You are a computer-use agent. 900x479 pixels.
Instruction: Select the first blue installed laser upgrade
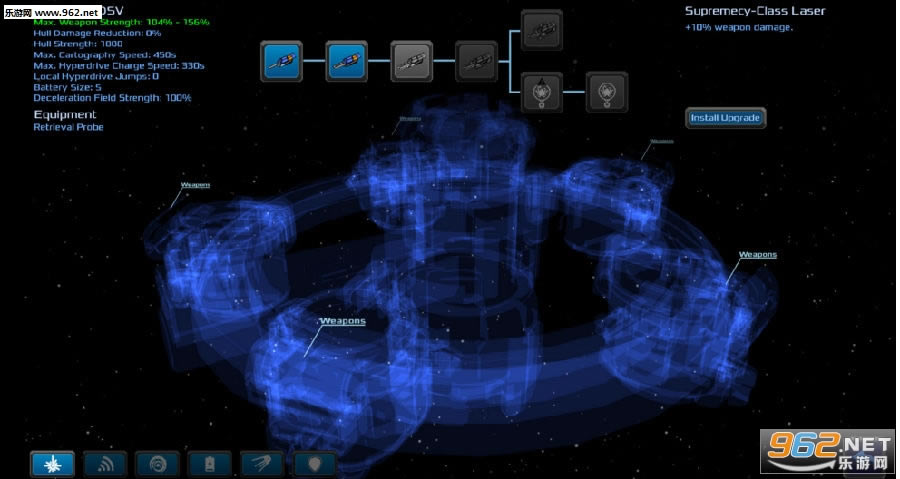click(282, 60)
